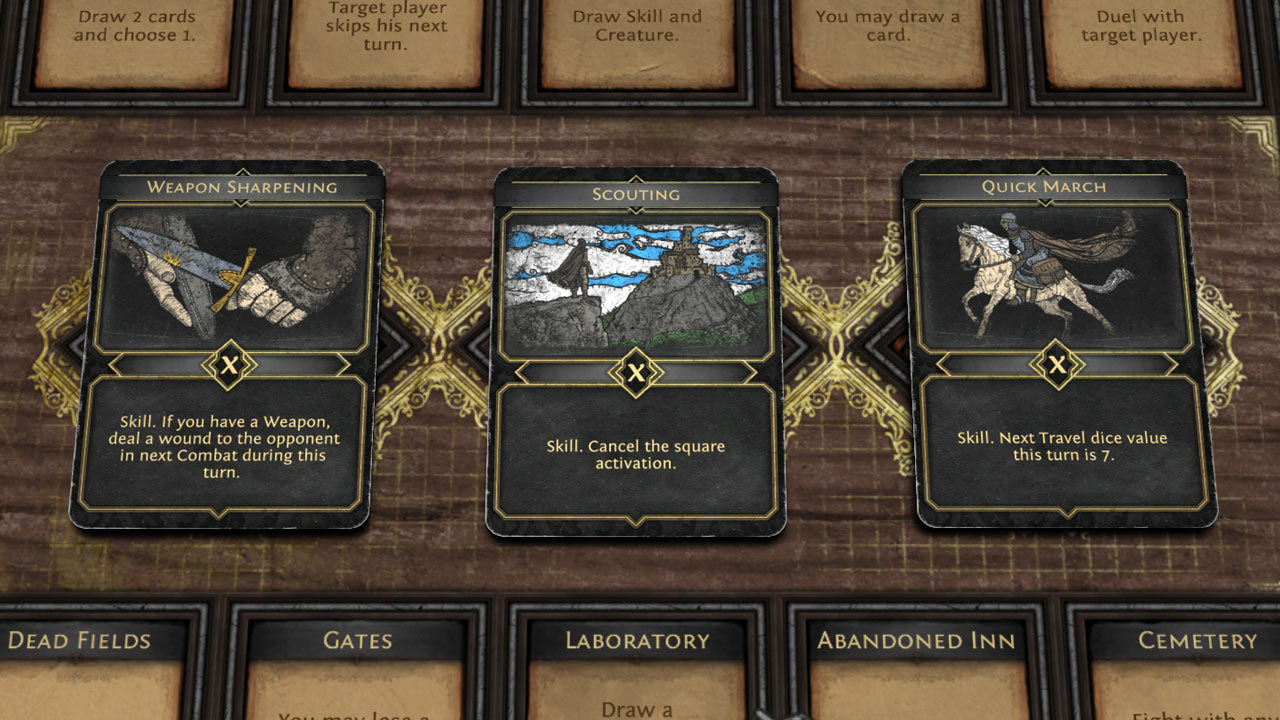Choose the Scouting skill card
Image resolution: width=1280 pixels, height=720 pixels.
point(636,350)
